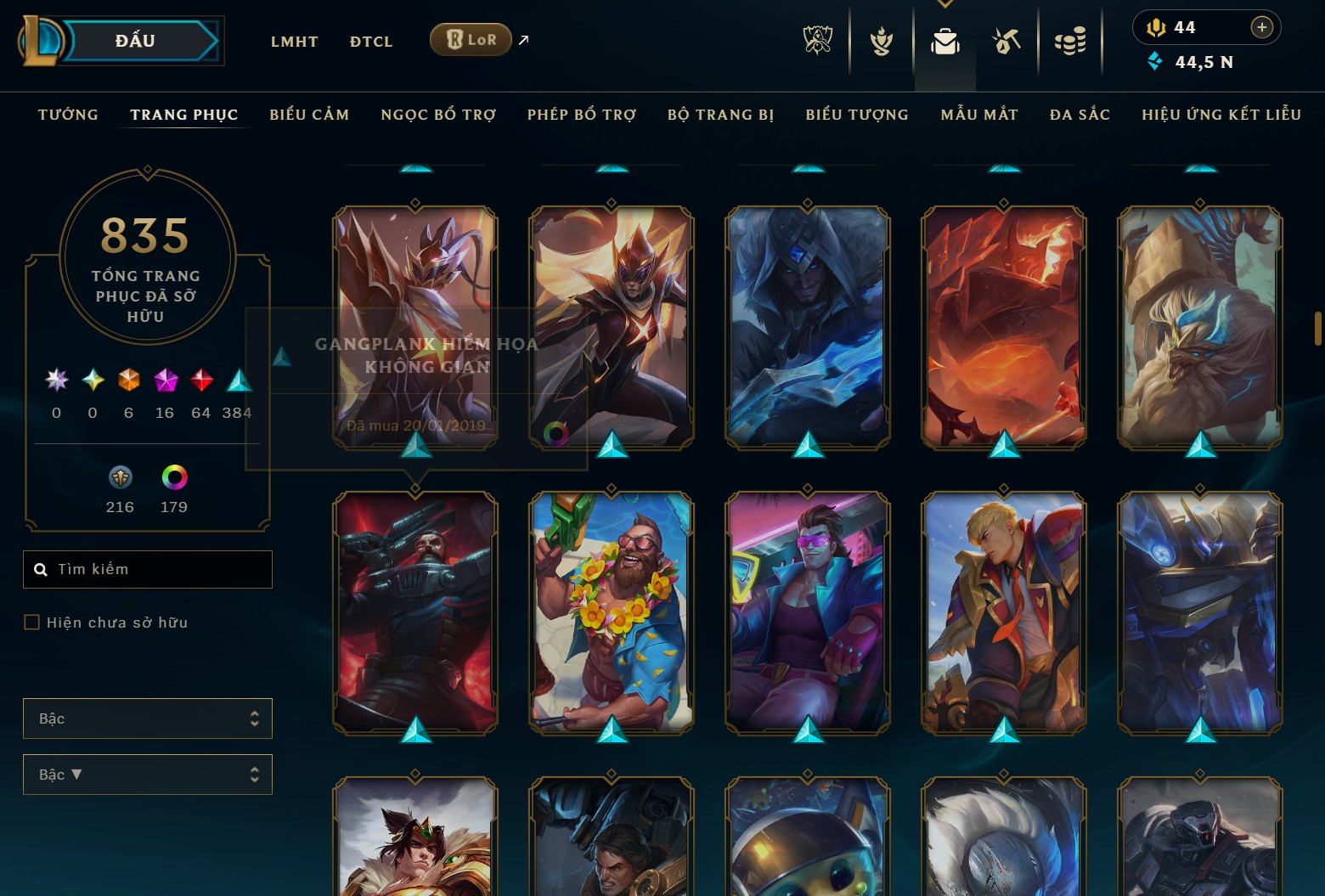This screenshot has height=896, width=1325.
Task: Click the LoR button near the top
Action: tap(470, 39)
